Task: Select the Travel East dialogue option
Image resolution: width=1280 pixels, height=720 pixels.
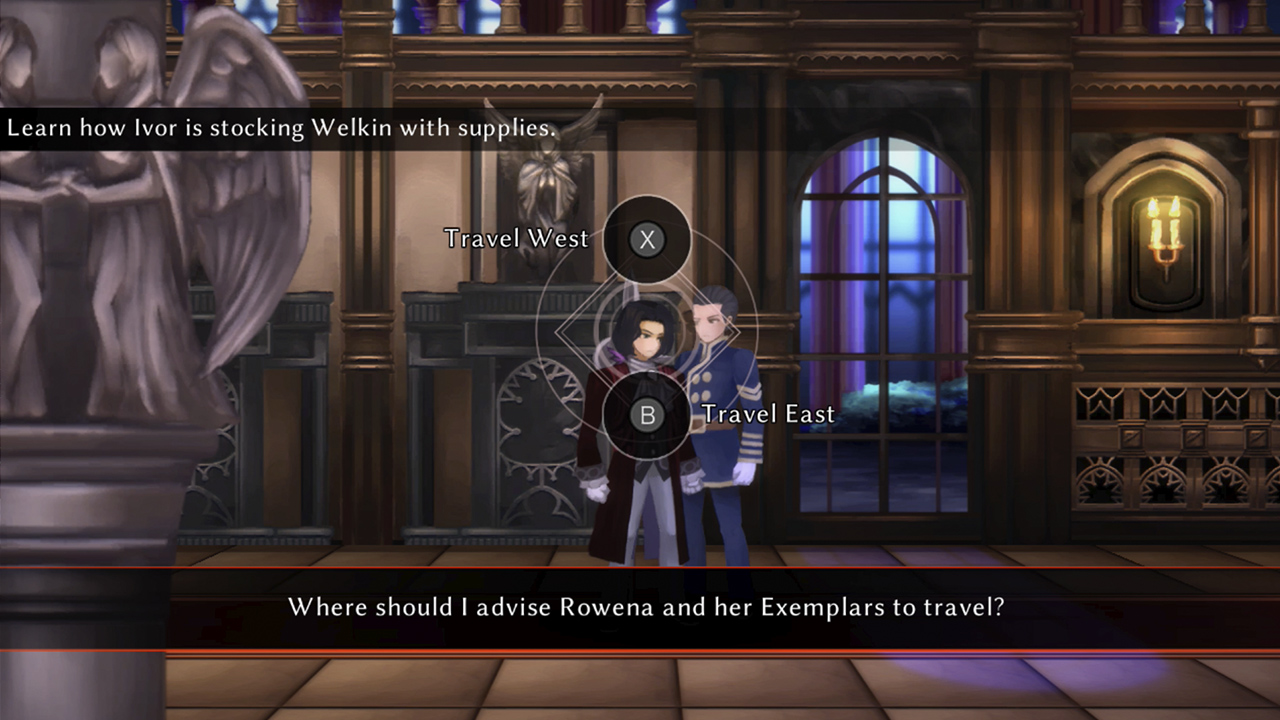Action: (x=647, y=415)
